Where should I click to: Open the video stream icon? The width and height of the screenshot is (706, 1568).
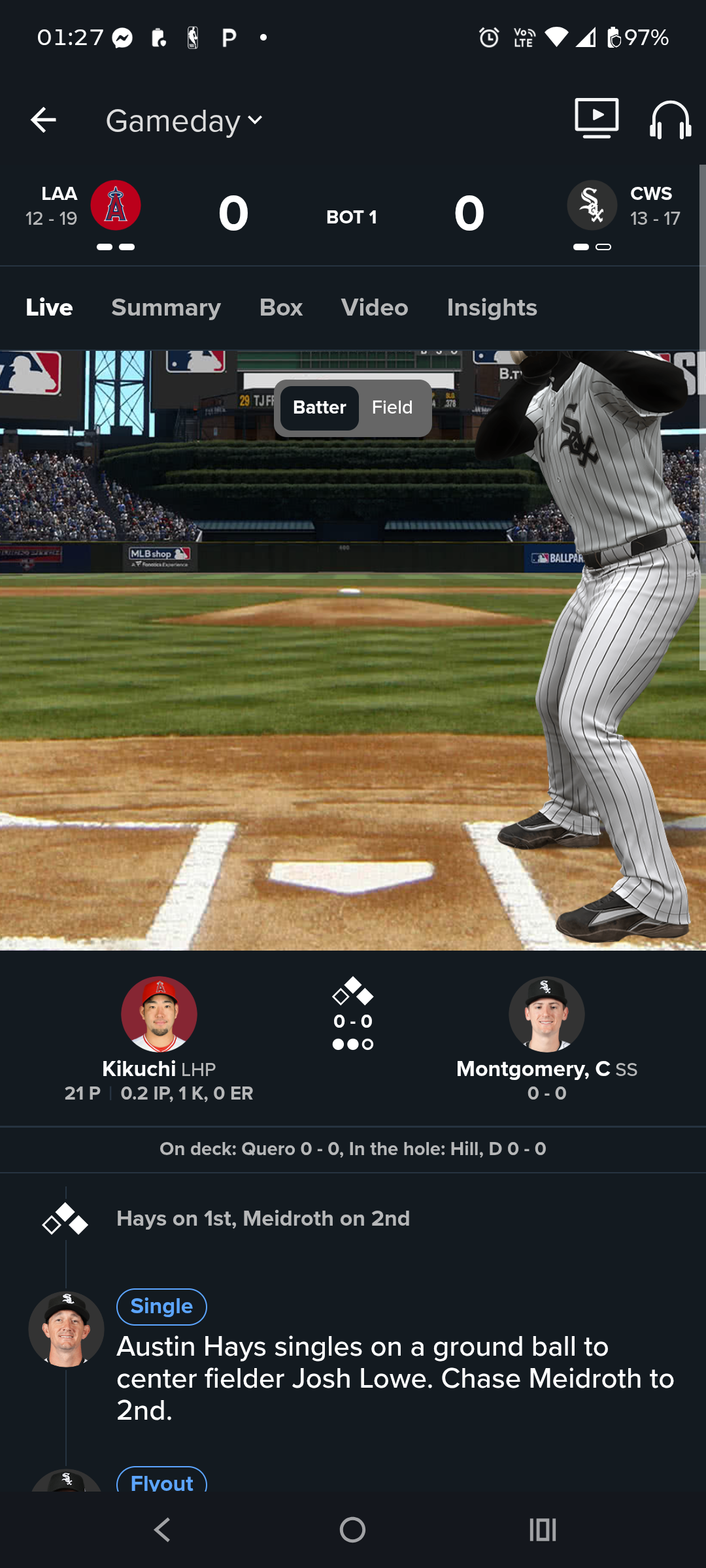(x=596, y=118)
